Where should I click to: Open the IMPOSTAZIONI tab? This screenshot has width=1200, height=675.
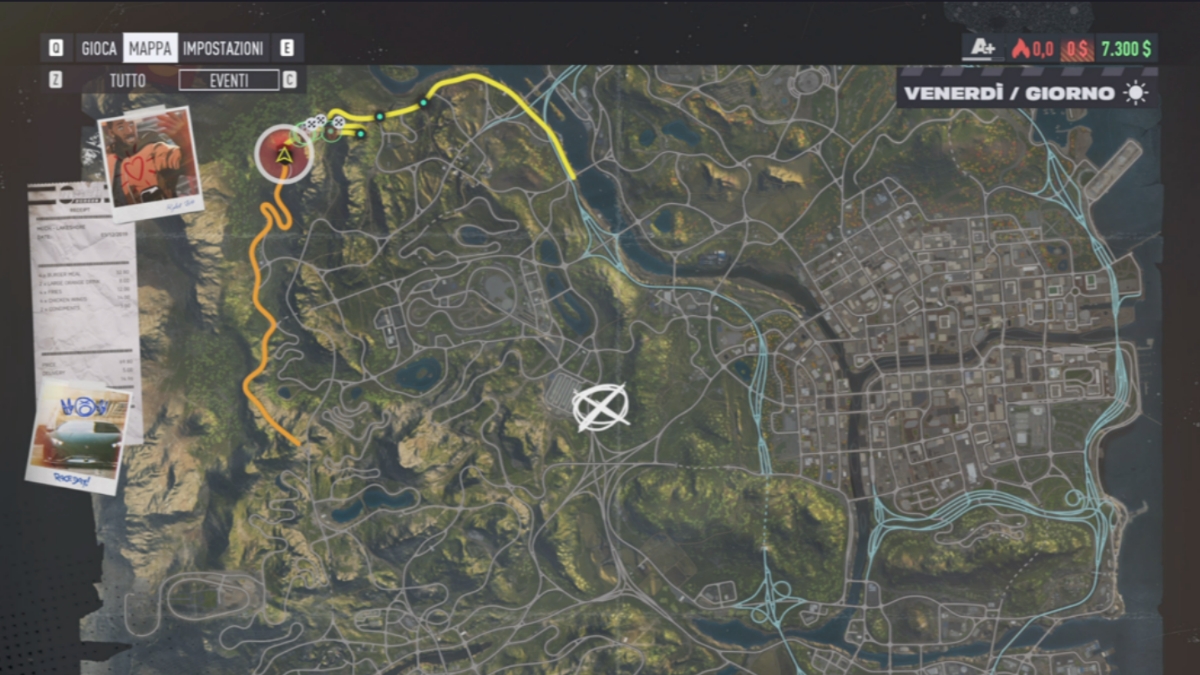click(223, 48)
